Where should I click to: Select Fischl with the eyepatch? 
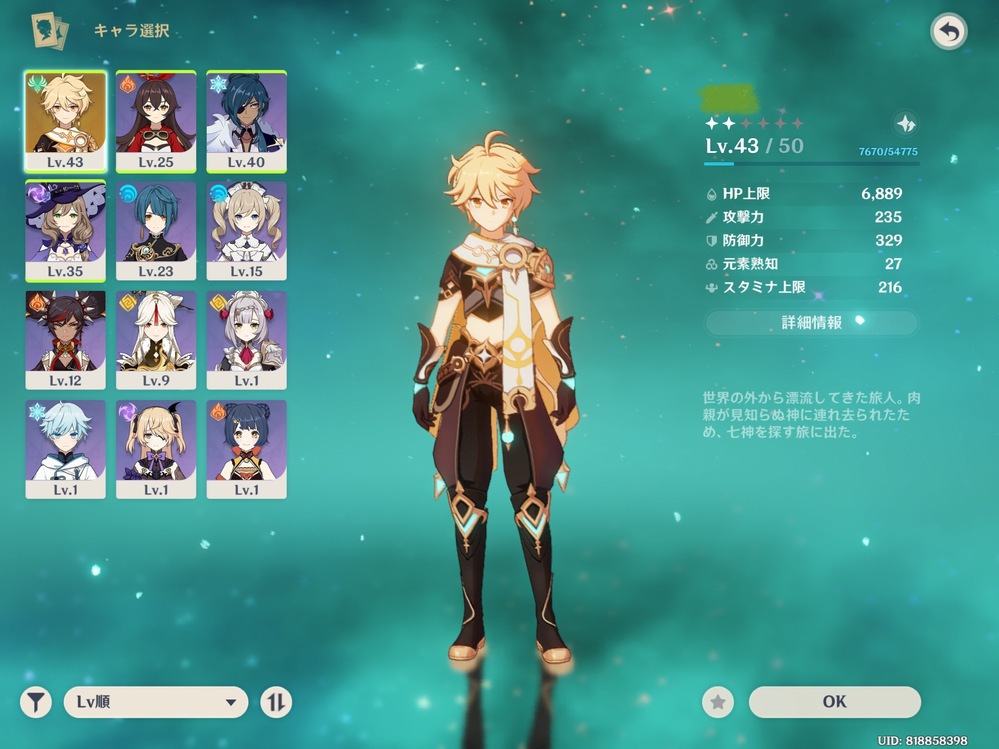coord(156,448)
